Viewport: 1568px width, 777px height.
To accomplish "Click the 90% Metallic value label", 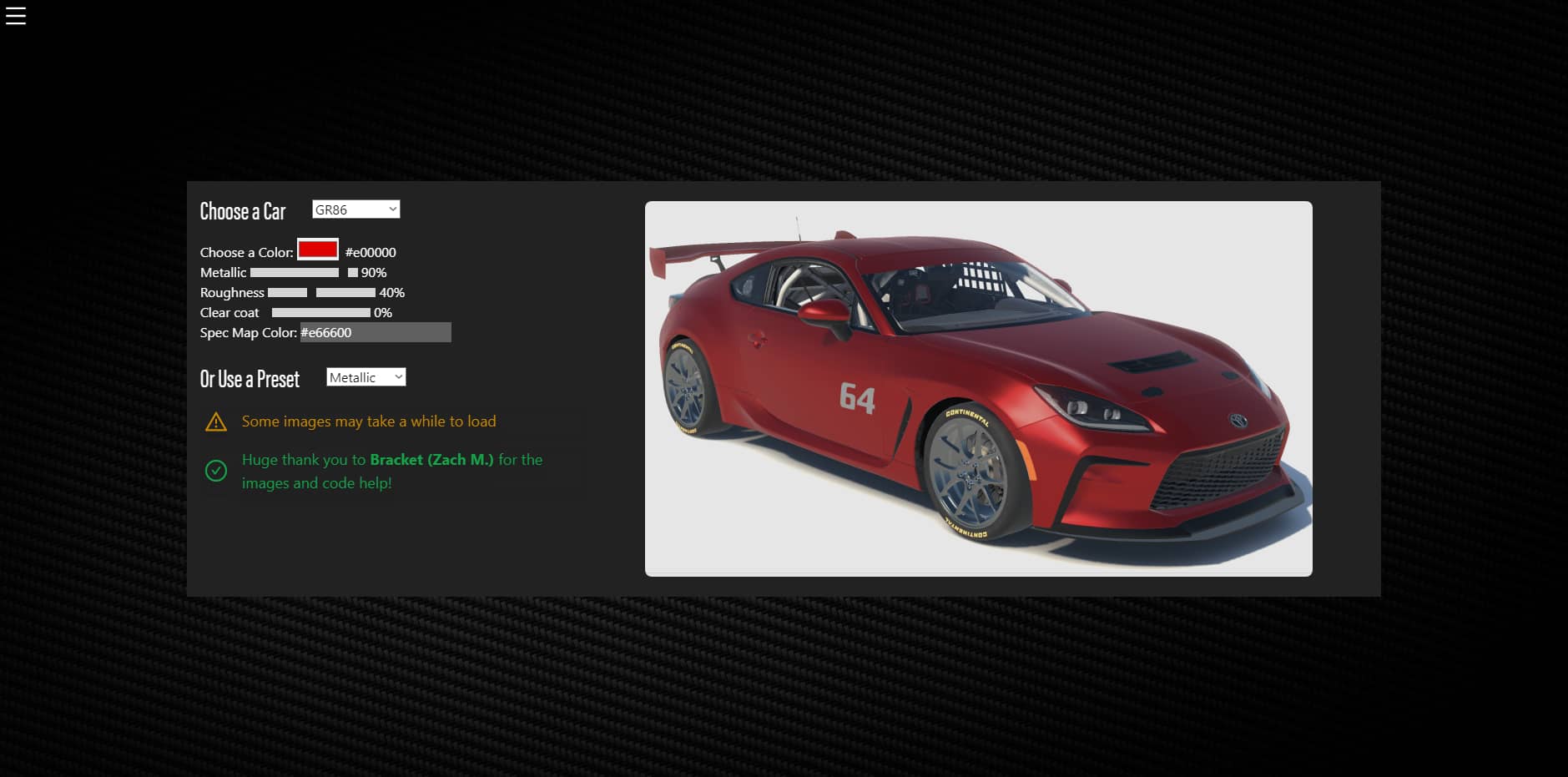I will (373, 273).
